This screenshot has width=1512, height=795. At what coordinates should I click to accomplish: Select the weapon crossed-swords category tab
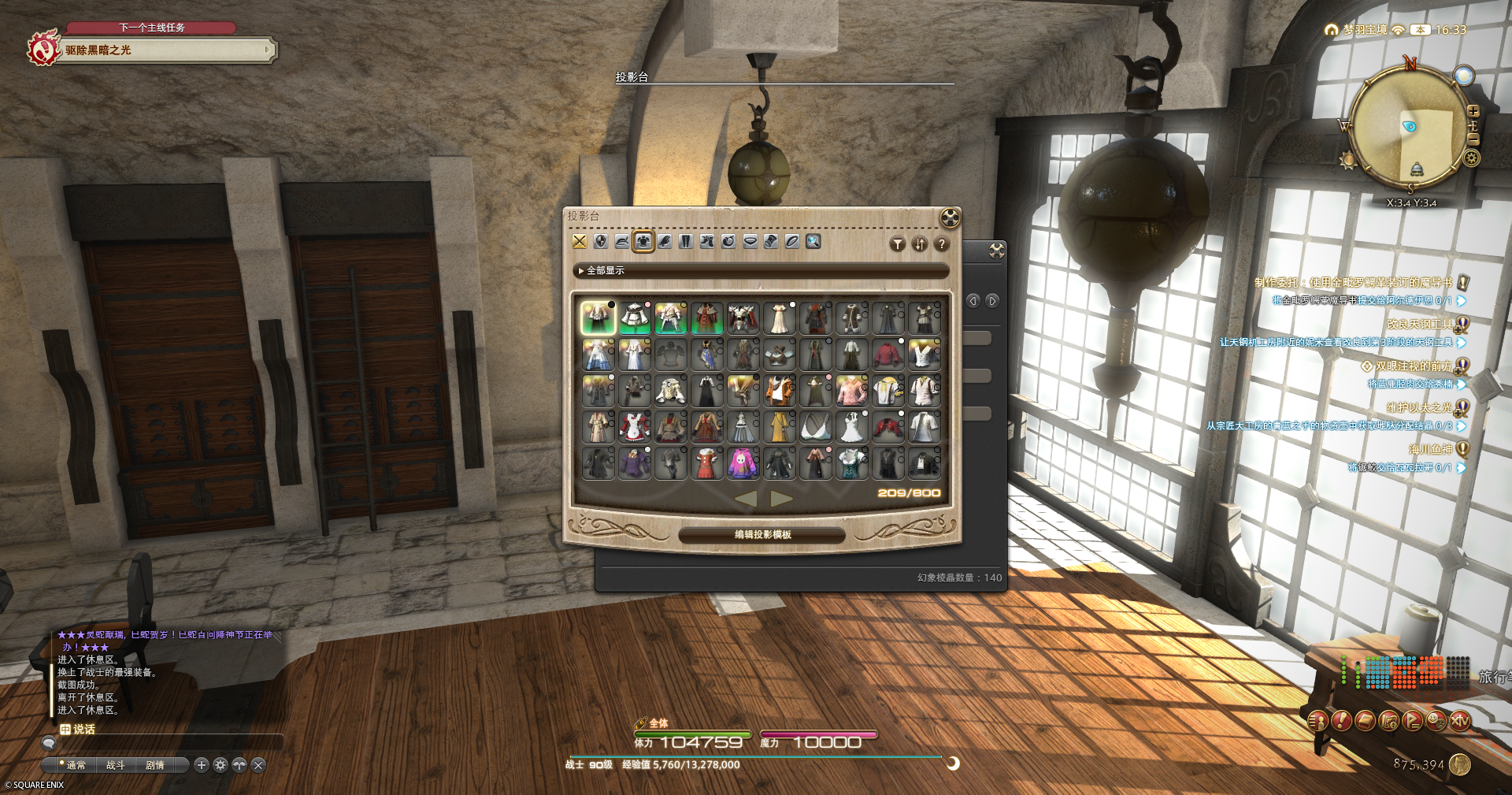(580, 241)
